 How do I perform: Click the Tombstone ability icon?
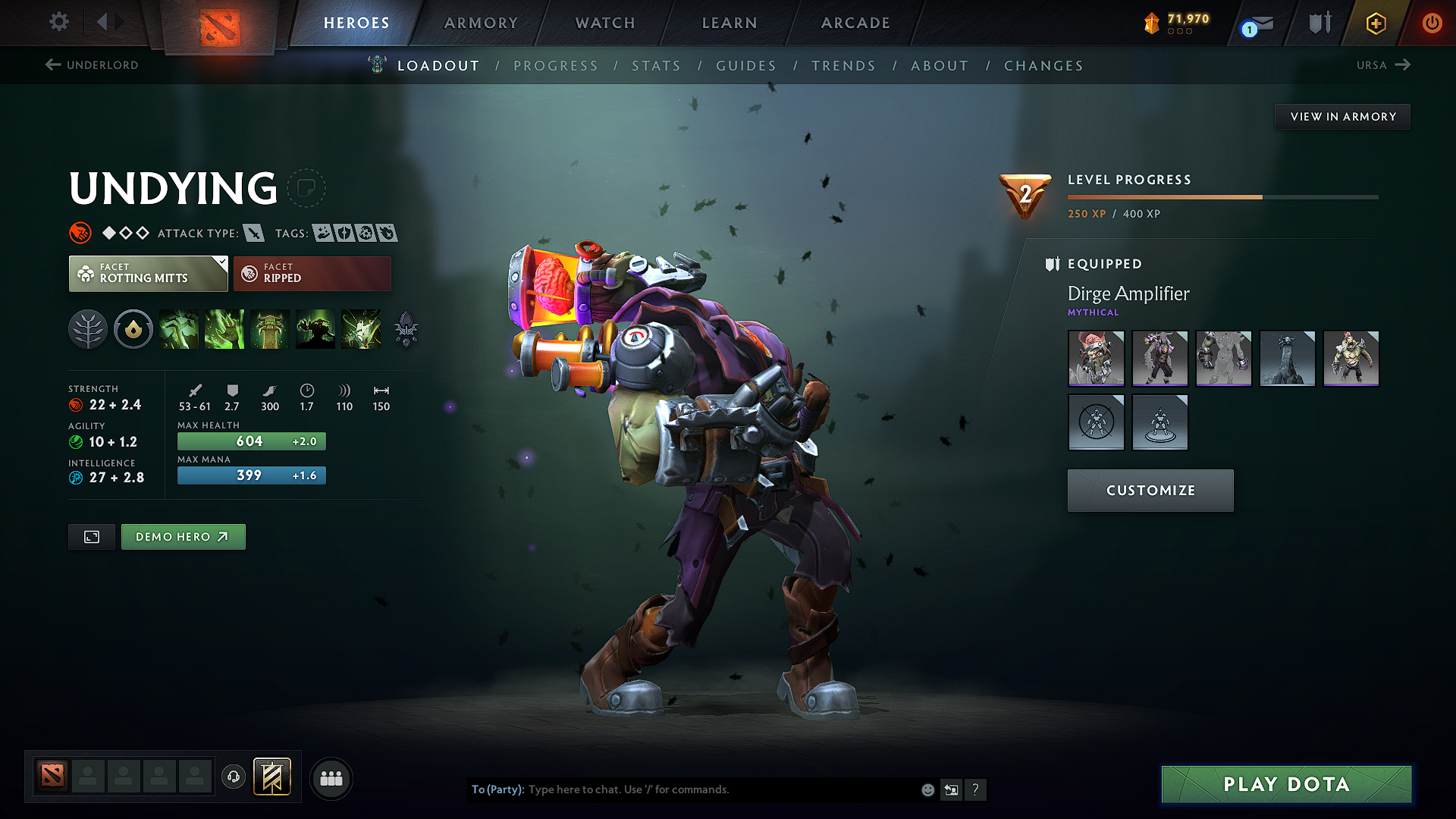click(x=270, y=328)
